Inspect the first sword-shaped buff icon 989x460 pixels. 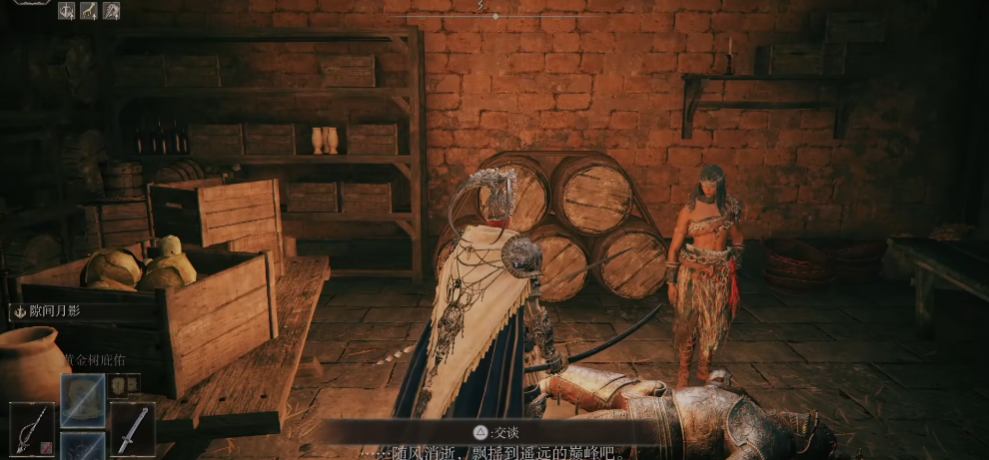tap(67, 11)
